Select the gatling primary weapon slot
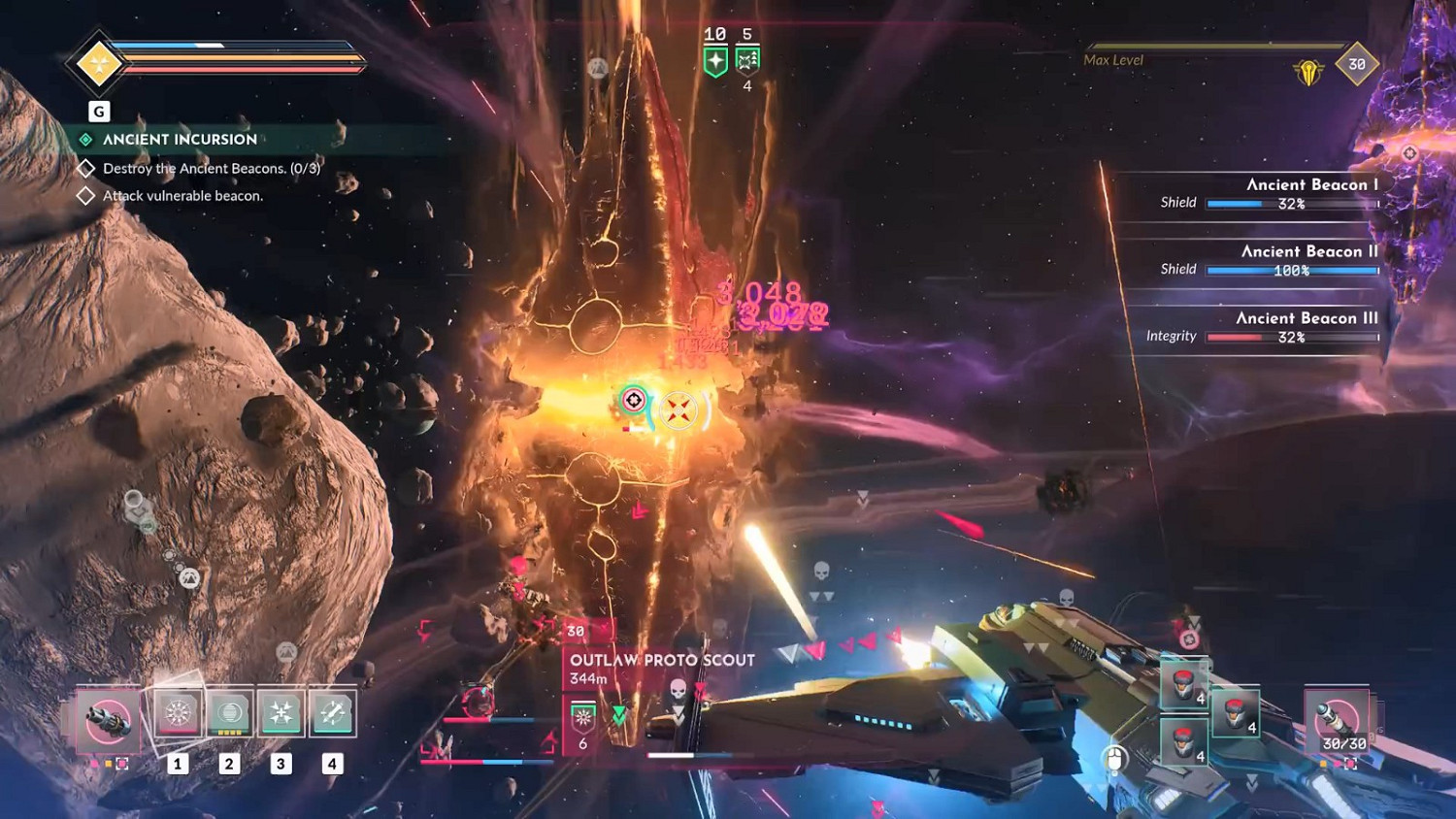The height and width of the screenshot is (819, 1456). [x=108, y=721]
